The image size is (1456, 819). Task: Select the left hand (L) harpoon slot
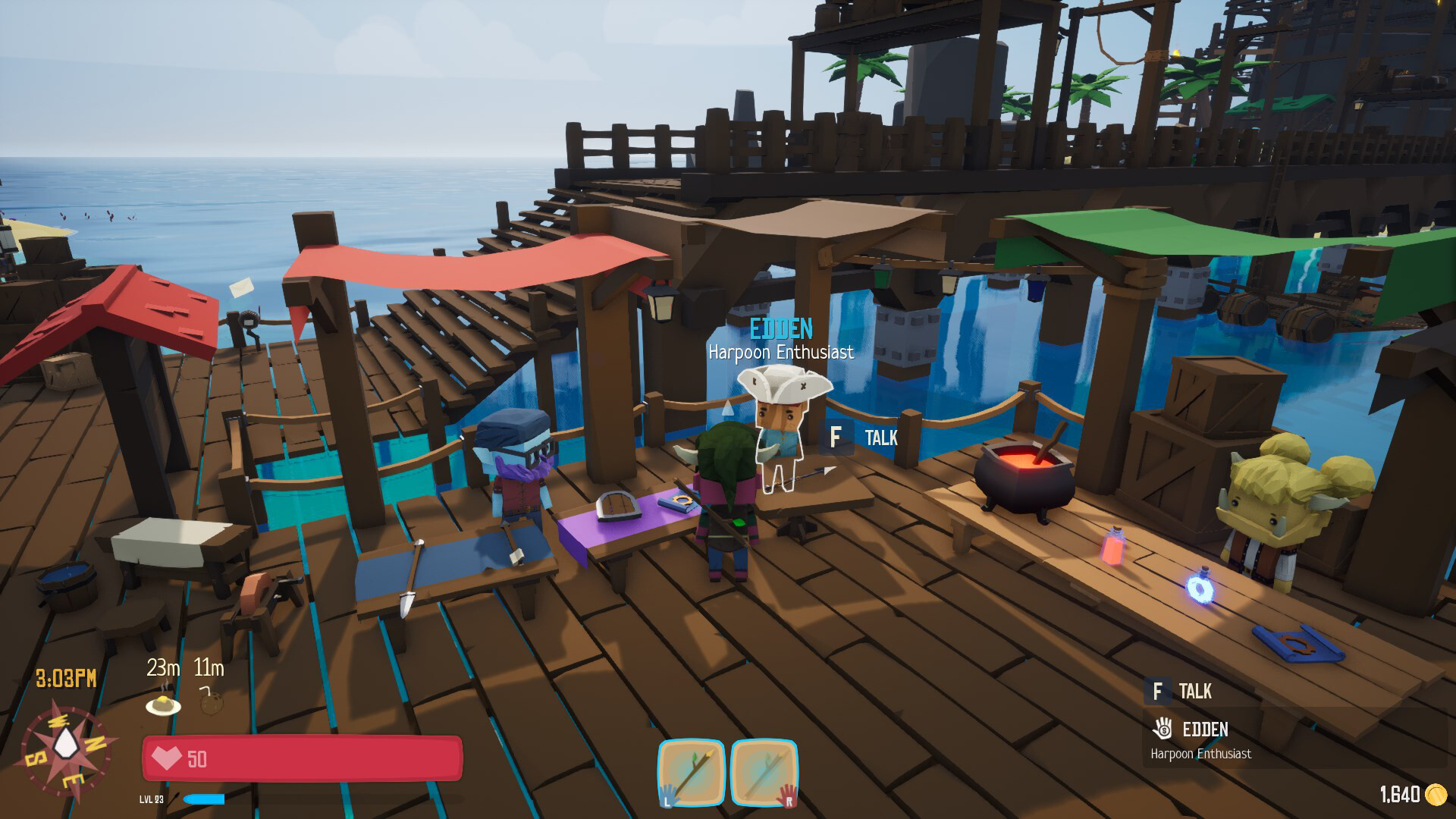coord(691,773)
